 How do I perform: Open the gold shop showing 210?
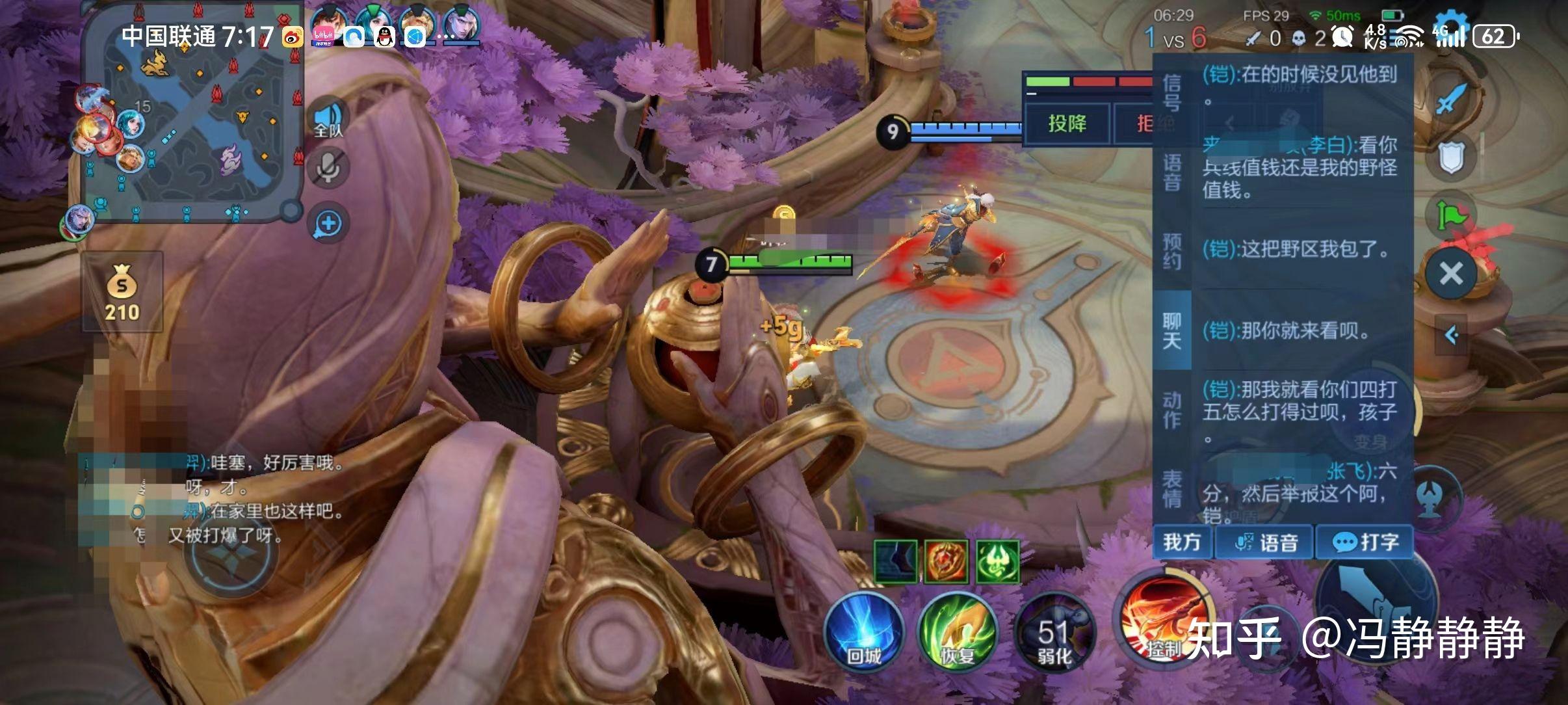(122, 293)
